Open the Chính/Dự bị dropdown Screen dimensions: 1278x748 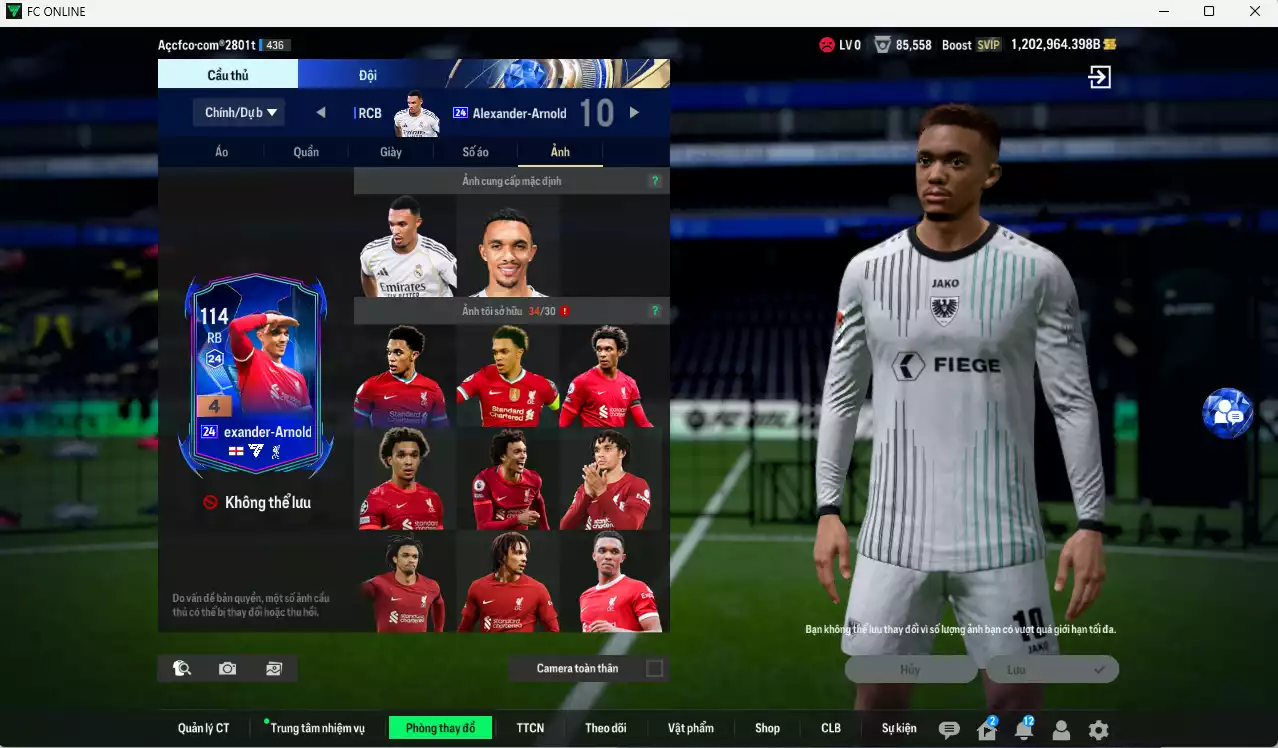click(x=239, y=112)
